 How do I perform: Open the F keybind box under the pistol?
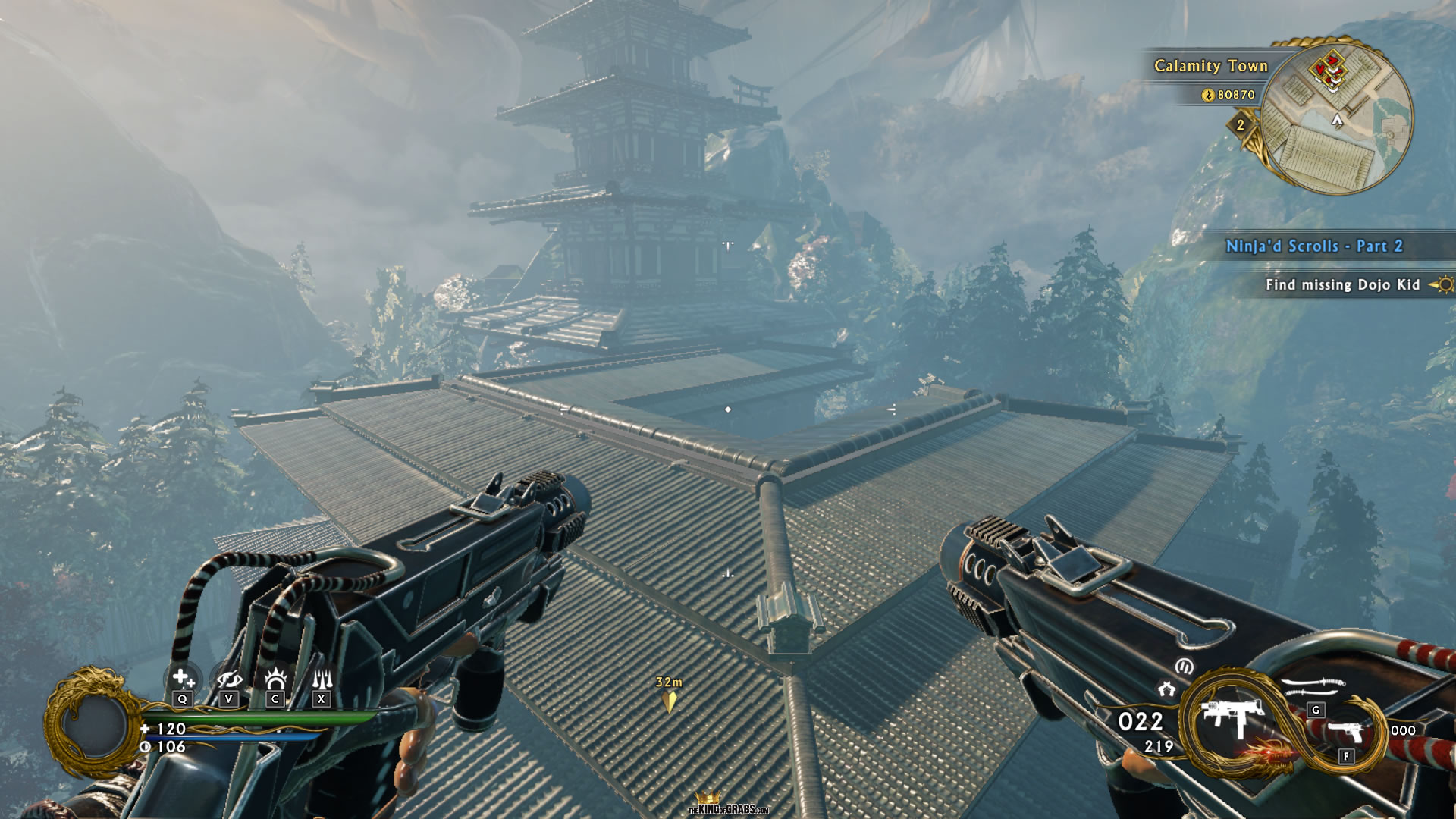1346,755
